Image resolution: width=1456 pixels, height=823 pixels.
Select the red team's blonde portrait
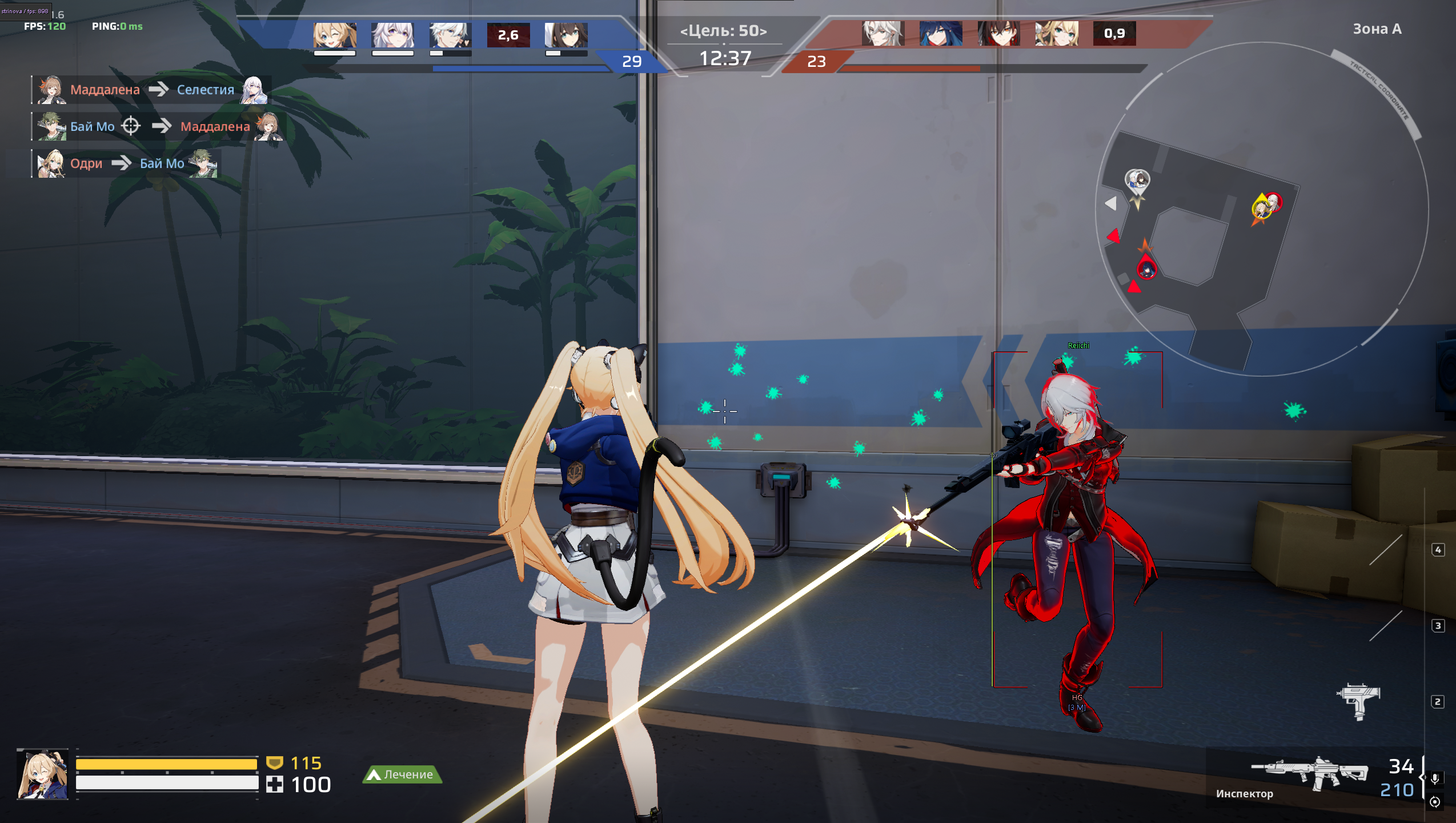[1057, 34]
